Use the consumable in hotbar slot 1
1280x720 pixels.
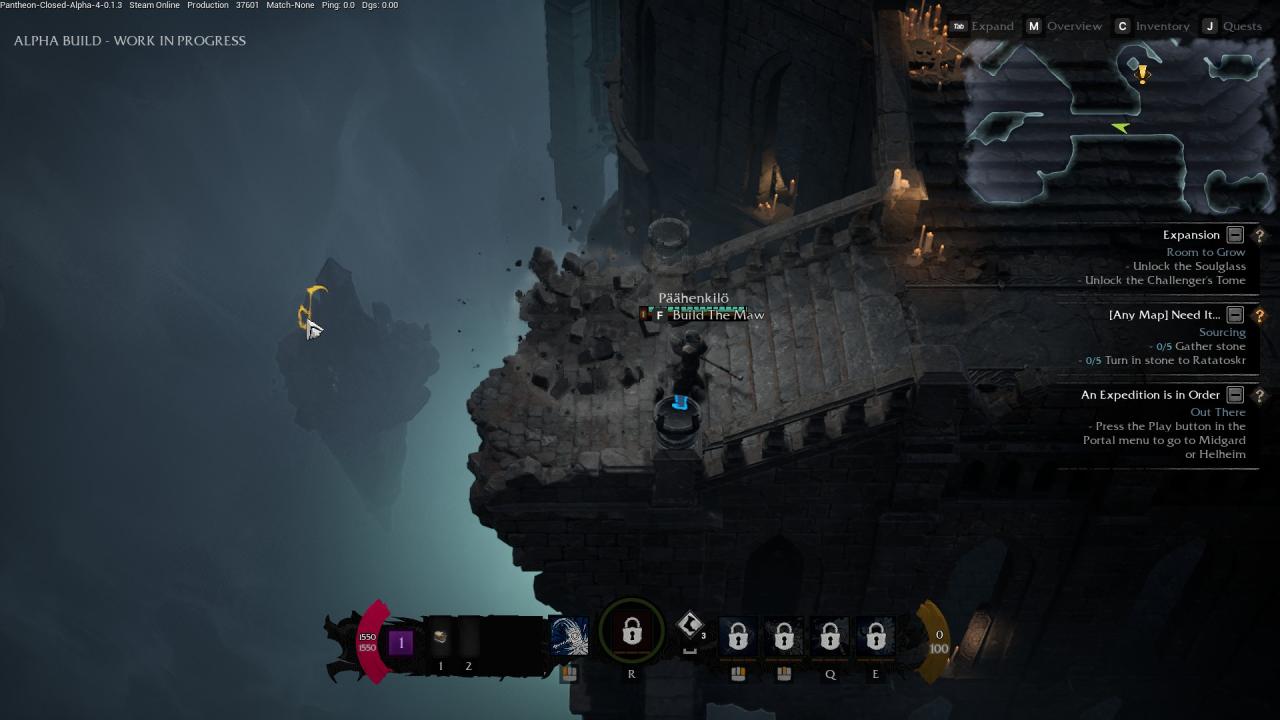[440, 637]
